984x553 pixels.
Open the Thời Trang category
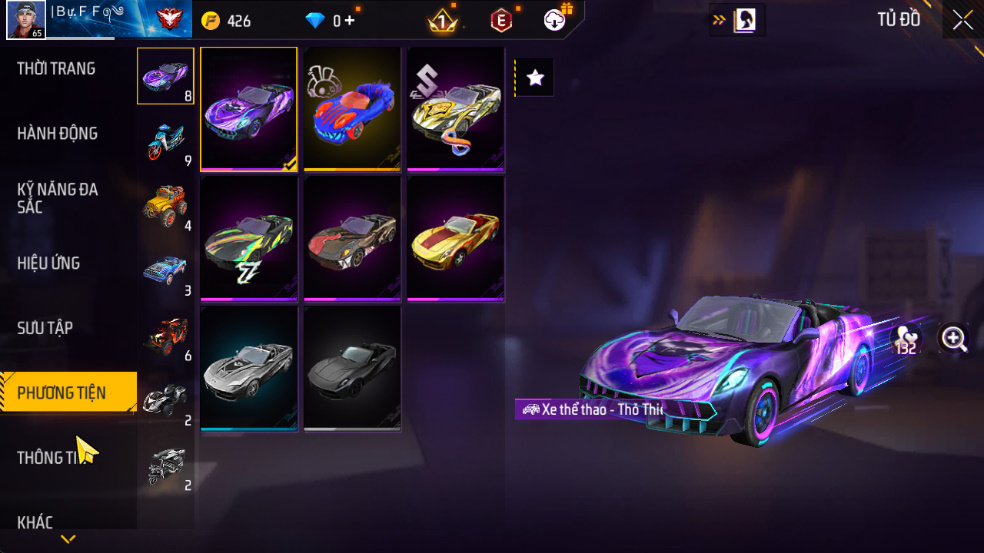(x=57, y=69)
